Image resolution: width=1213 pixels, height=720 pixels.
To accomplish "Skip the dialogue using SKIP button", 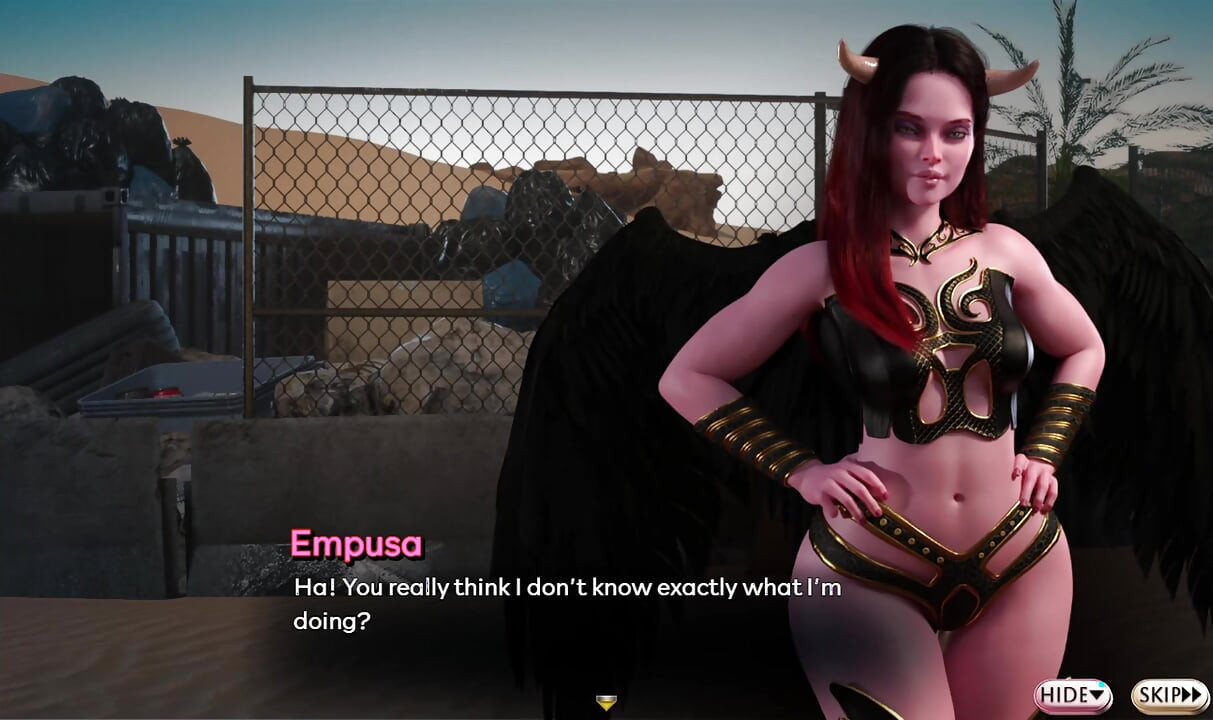I will tap(1170, 694).
